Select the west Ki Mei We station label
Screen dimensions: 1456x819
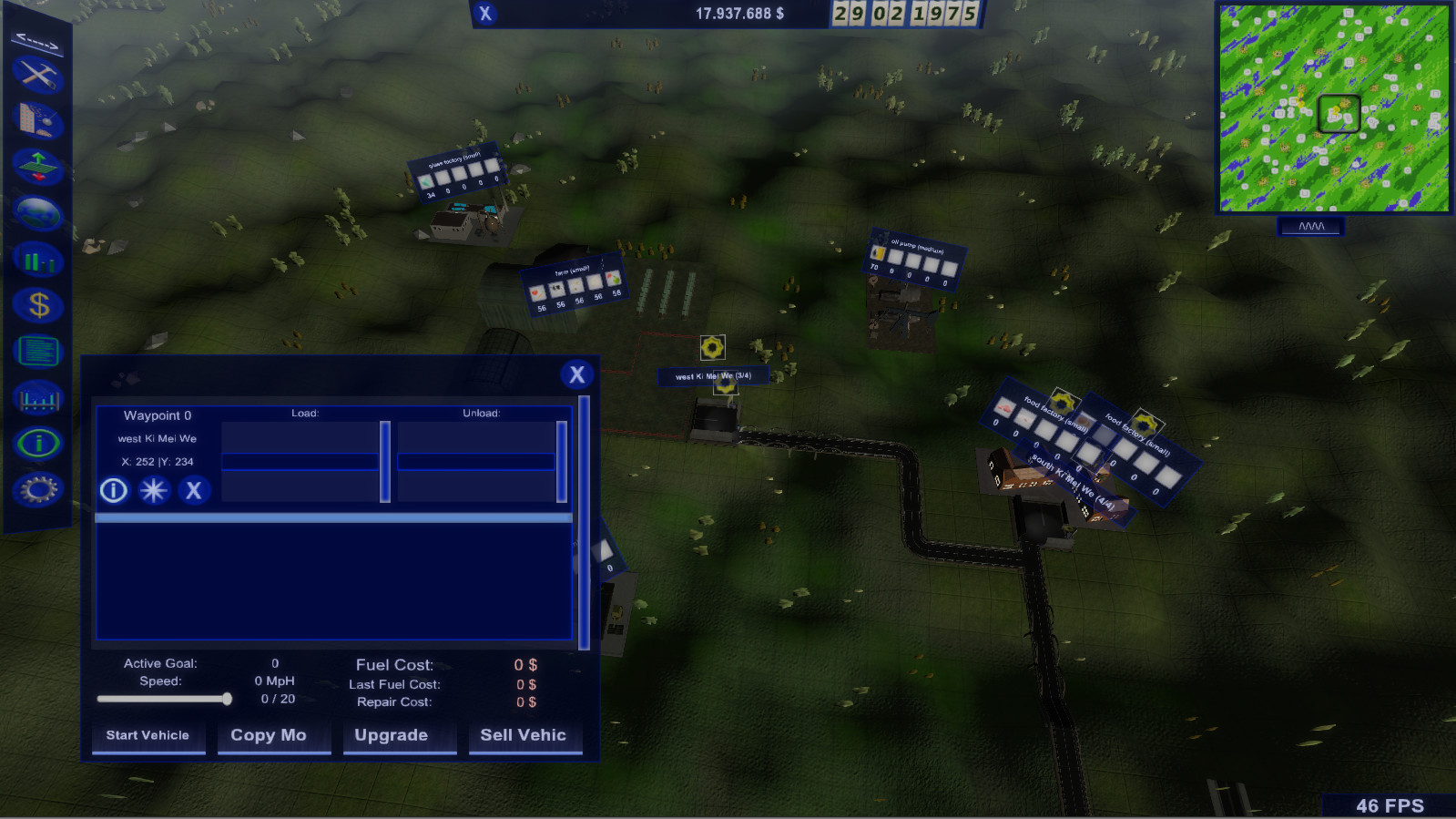(713, 374)
